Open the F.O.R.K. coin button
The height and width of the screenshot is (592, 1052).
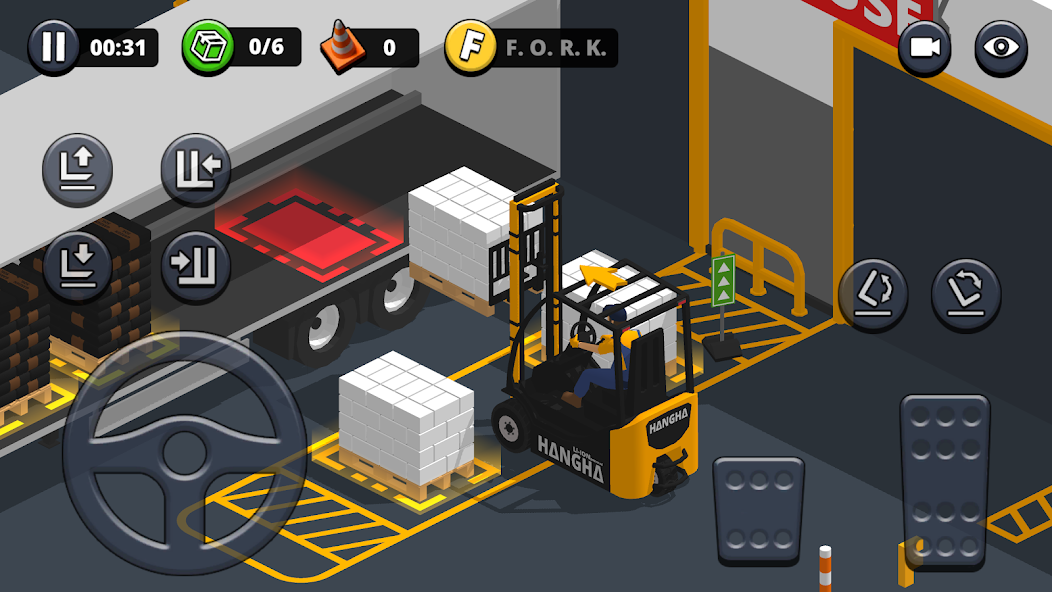[x=471, y=47]
